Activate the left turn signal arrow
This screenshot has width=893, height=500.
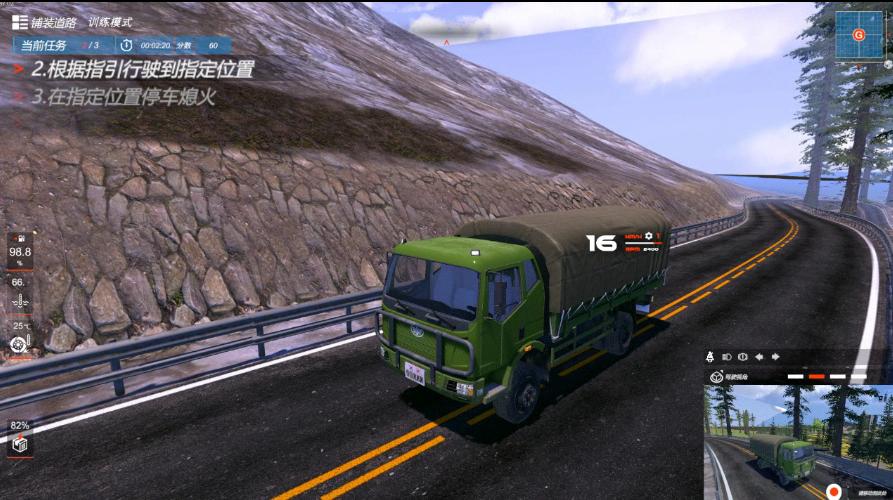point(759,357)
